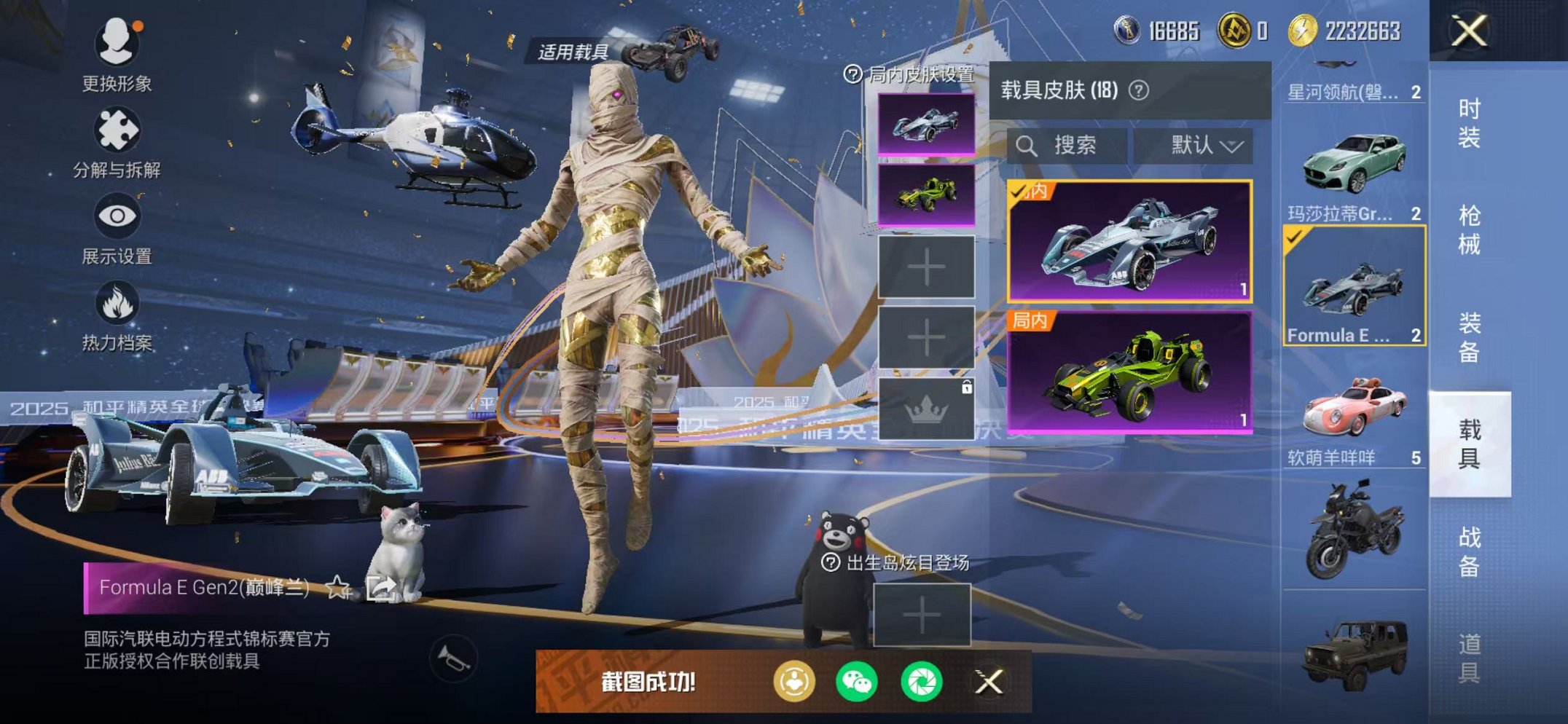The width and height of the screenshot is (1568, 724).
Task: Favorite the Formula E Gen2 skin star
Action: (338, 587)
